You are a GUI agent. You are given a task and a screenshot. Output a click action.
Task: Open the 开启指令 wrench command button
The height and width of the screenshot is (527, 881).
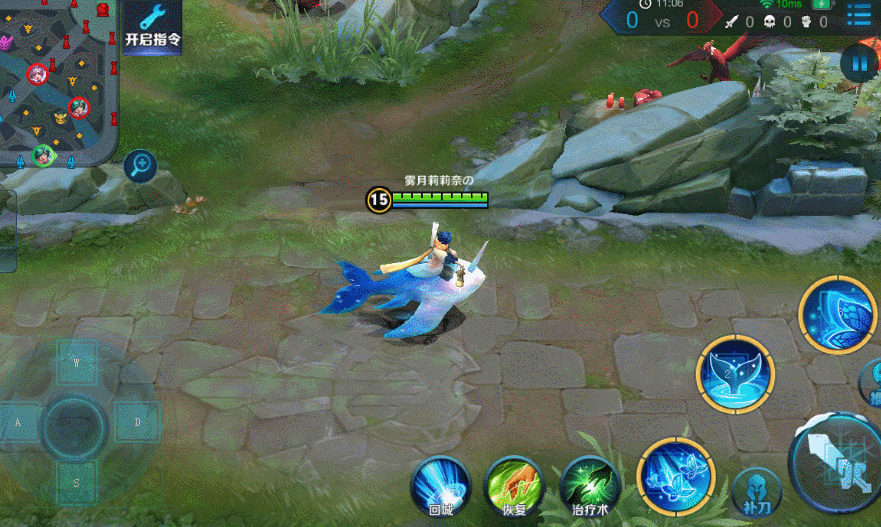(152, 26)
